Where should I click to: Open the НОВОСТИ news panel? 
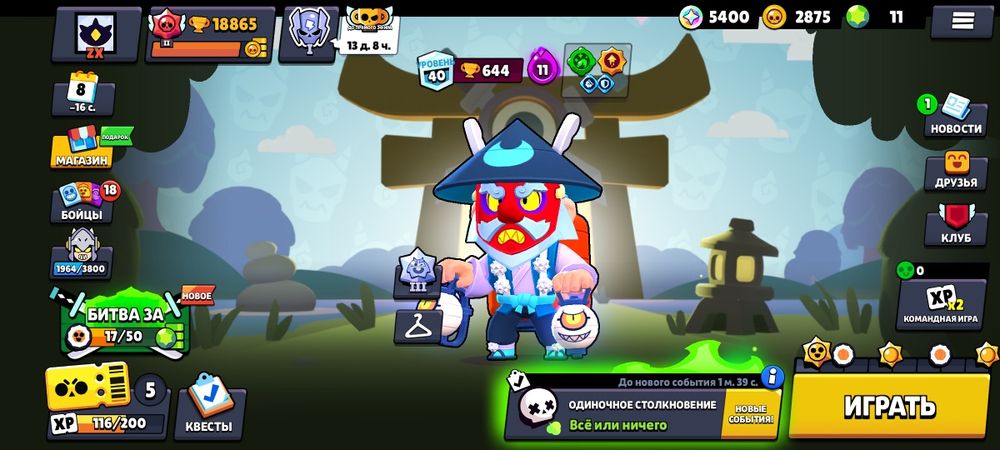(954, 115)
